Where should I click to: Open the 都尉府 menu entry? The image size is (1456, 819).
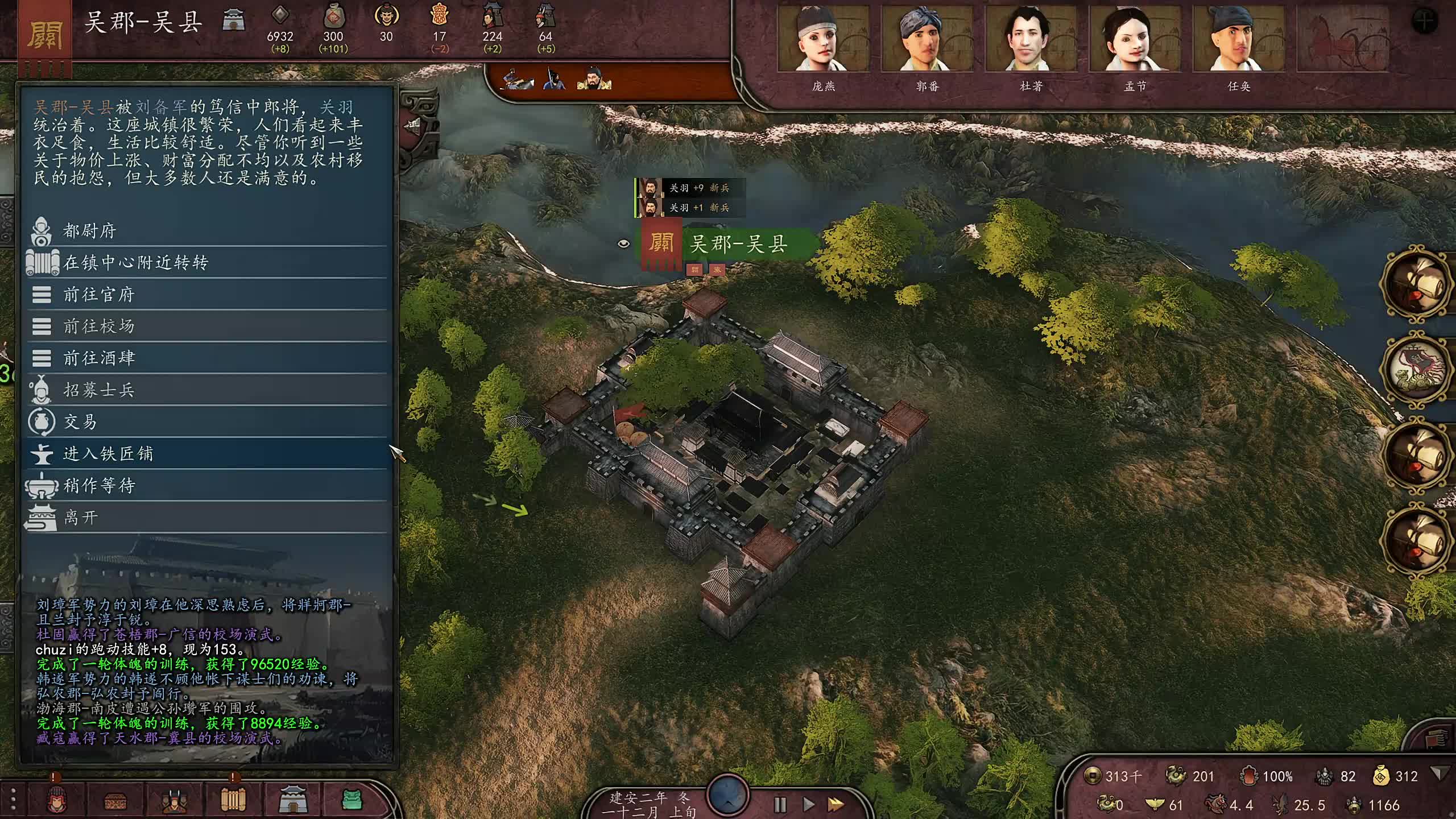pyautogui.click(x=90, y=231)
